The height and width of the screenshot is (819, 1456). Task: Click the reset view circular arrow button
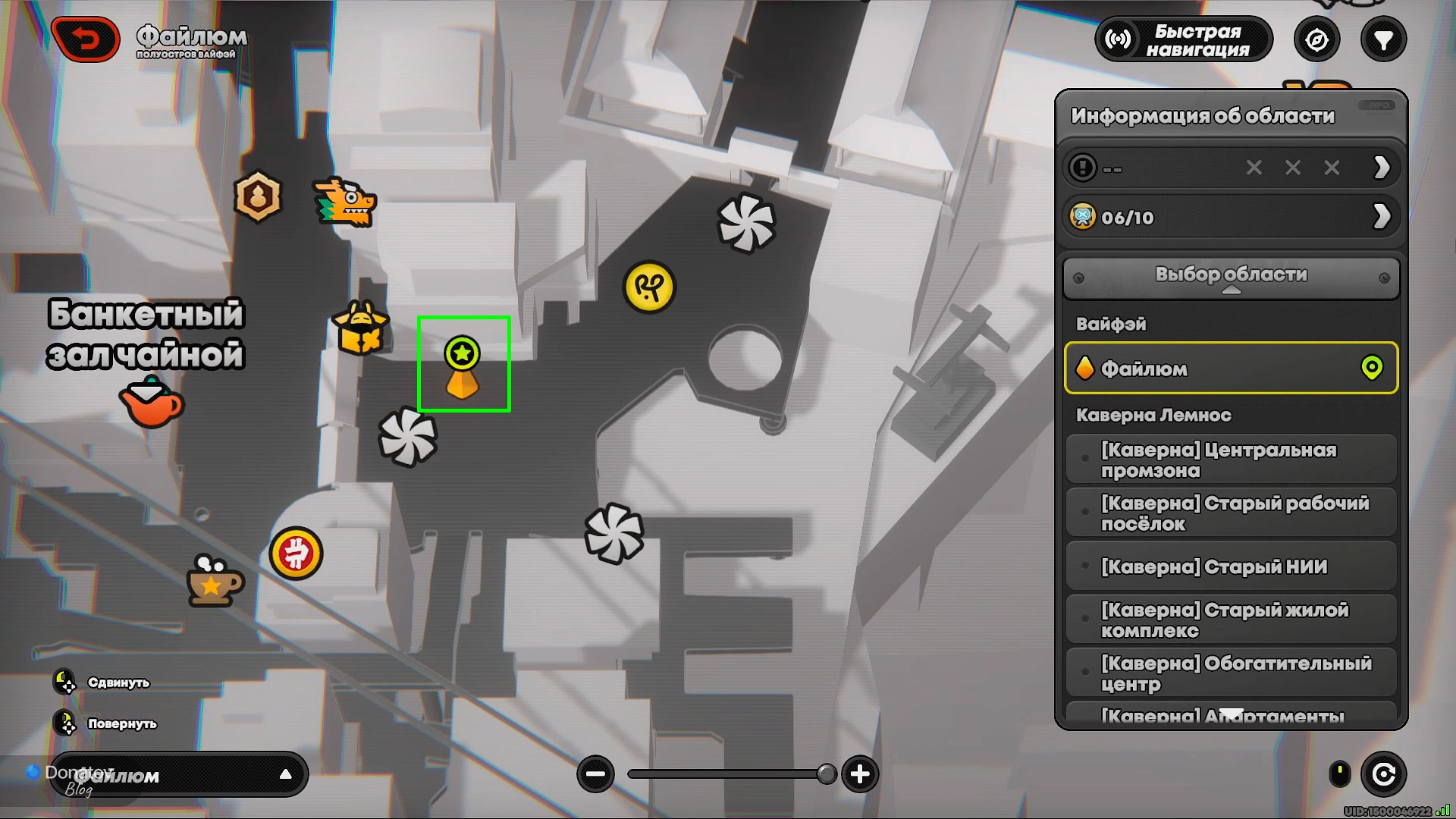point(1383,774)
